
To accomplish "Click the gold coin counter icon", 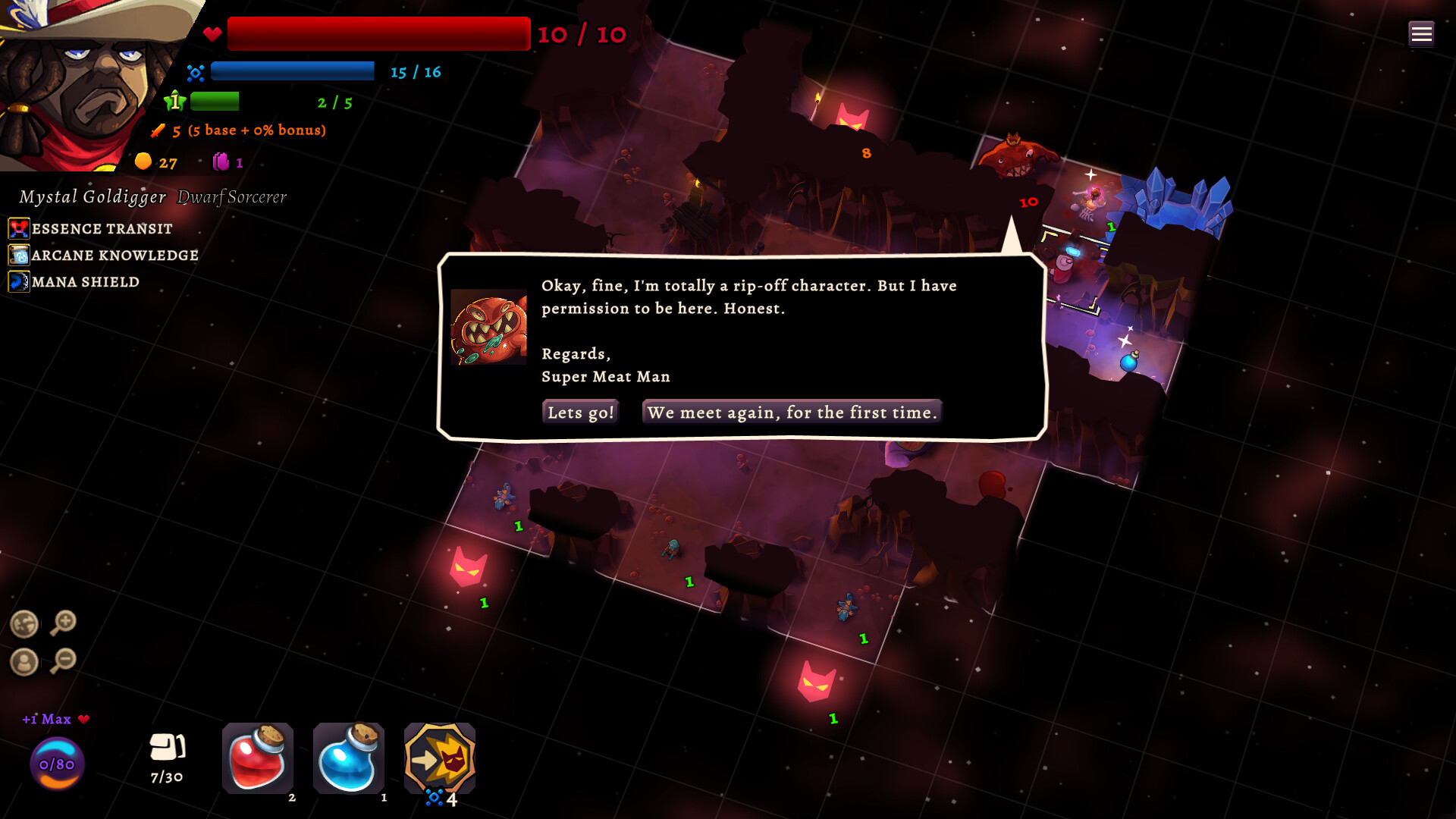I will tap(143, 162).
